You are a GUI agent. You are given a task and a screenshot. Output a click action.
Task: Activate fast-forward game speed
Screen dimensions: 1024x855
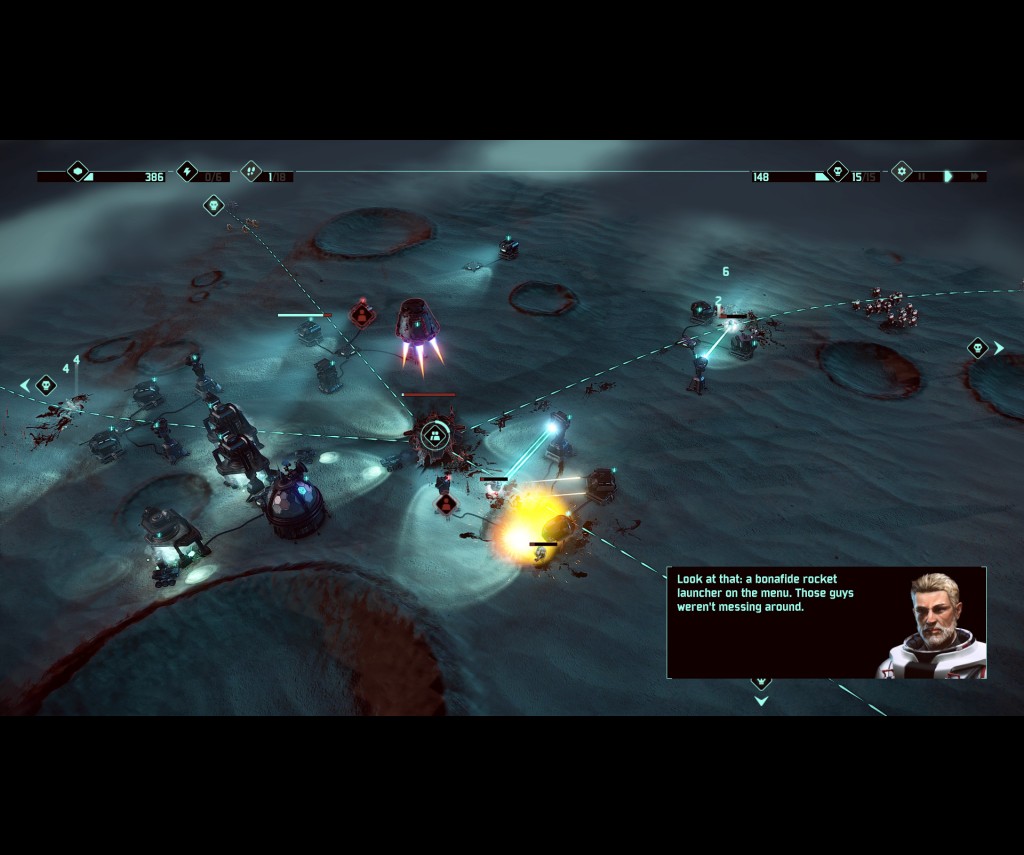(974, 177)
